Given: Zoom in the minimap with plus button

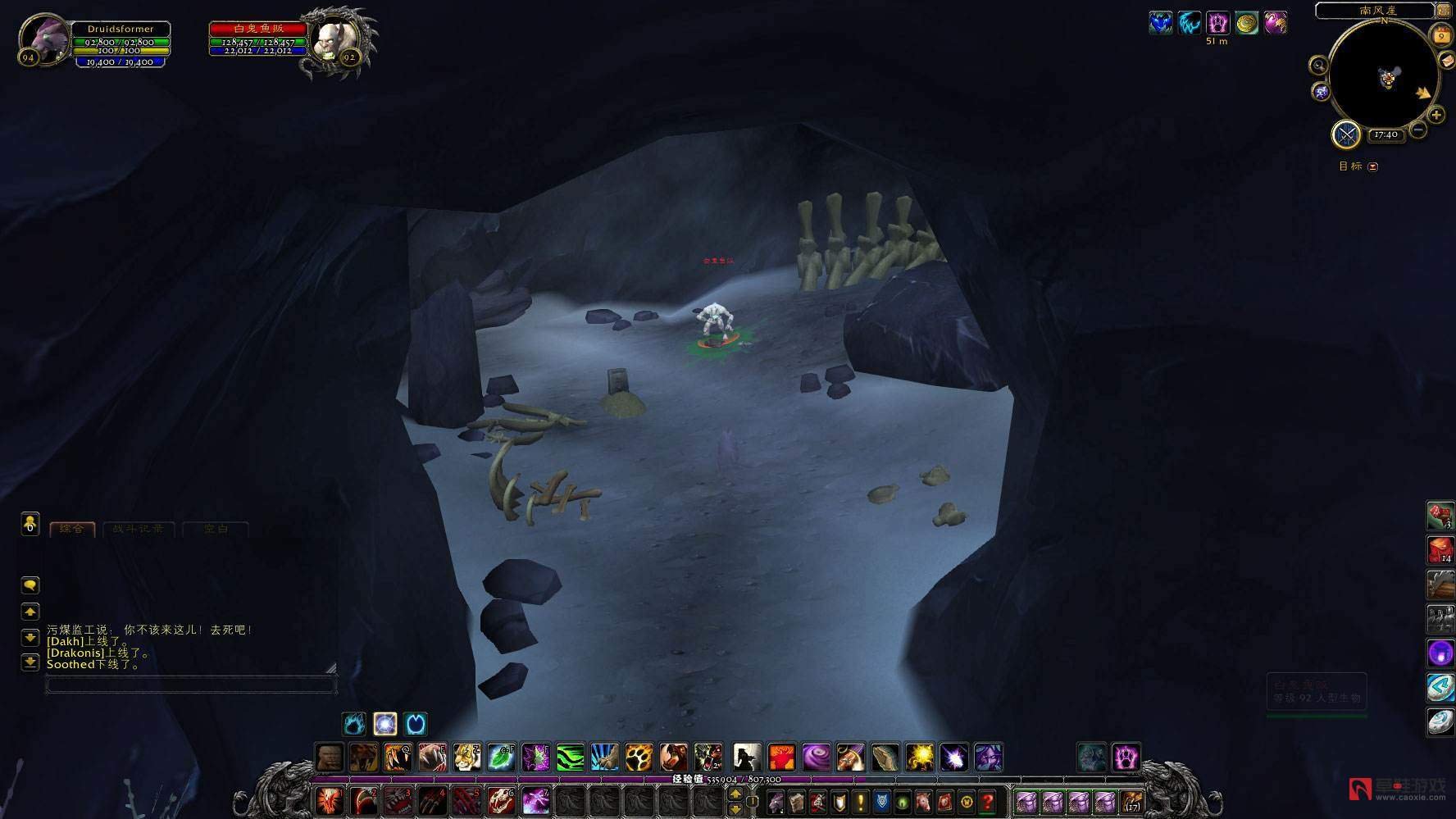Looking at the screenshot, I should click(1436, 116).
